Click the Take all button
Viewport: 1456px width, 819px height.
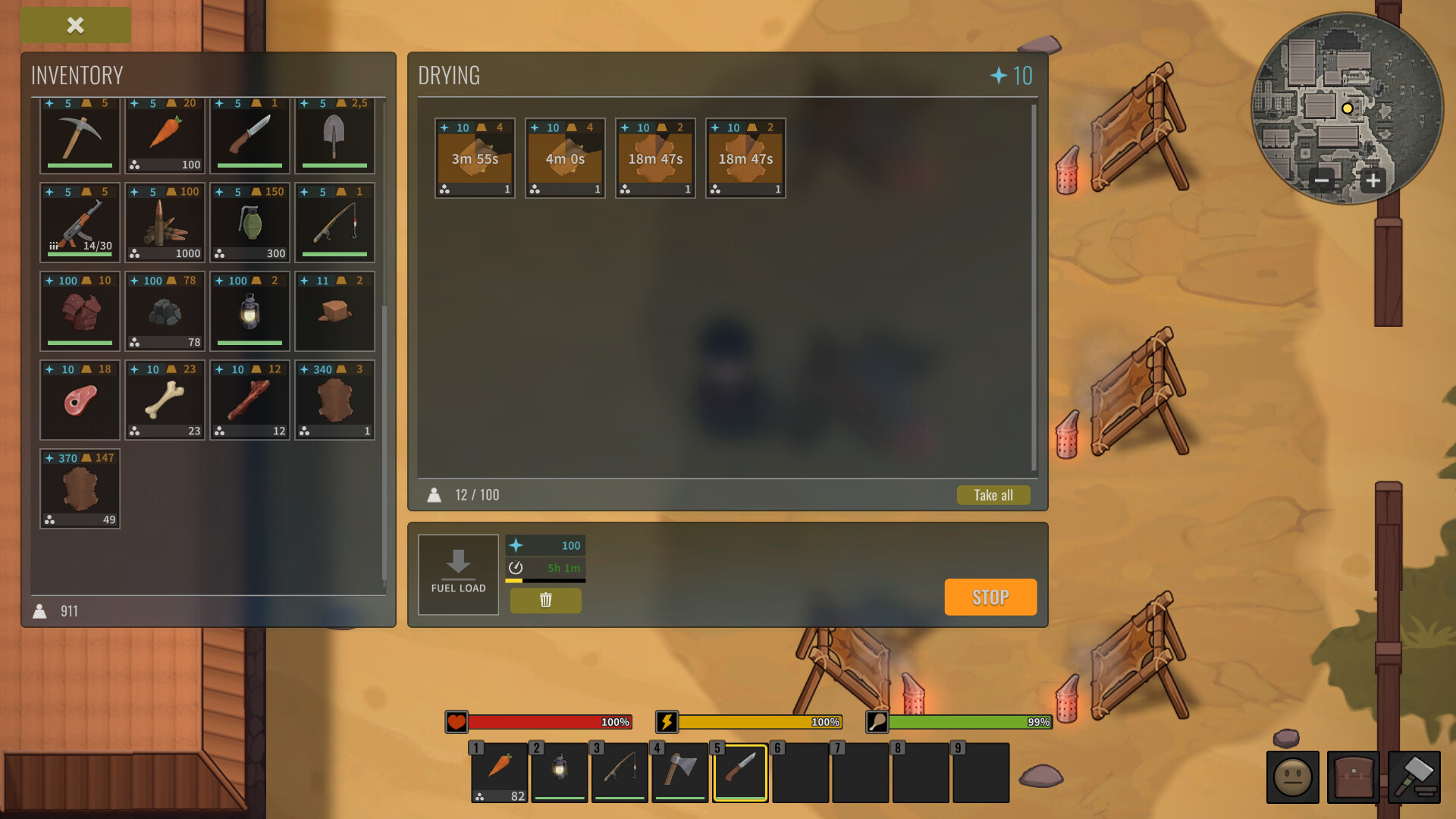[993, 494]
